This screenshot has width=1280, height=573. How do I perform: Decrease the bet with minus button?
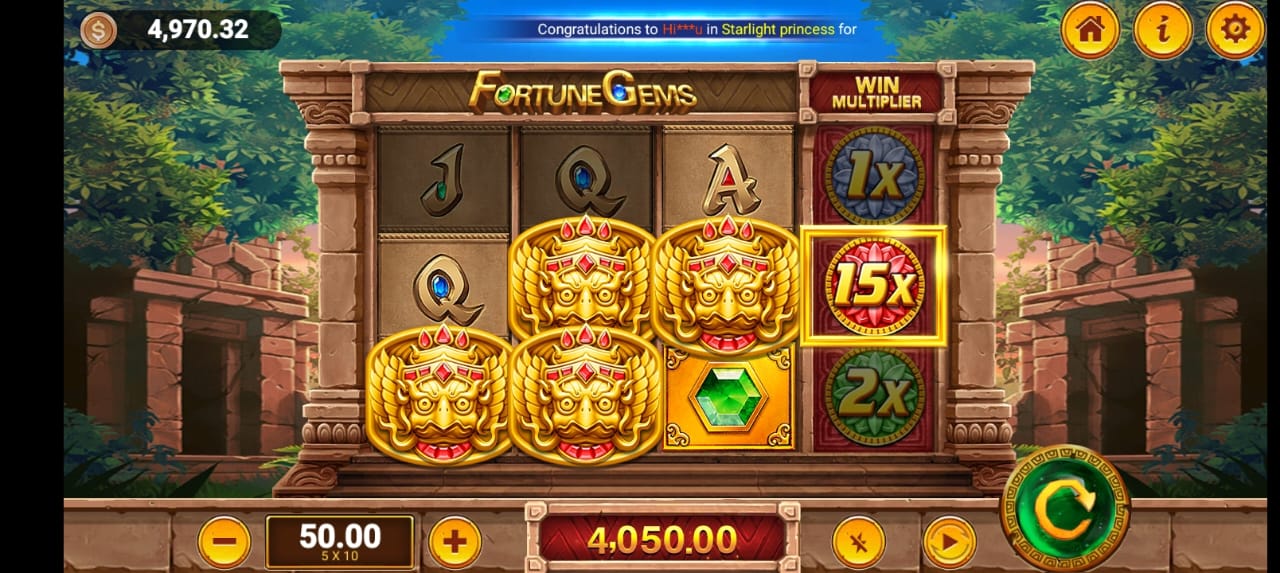coord(224,542)
